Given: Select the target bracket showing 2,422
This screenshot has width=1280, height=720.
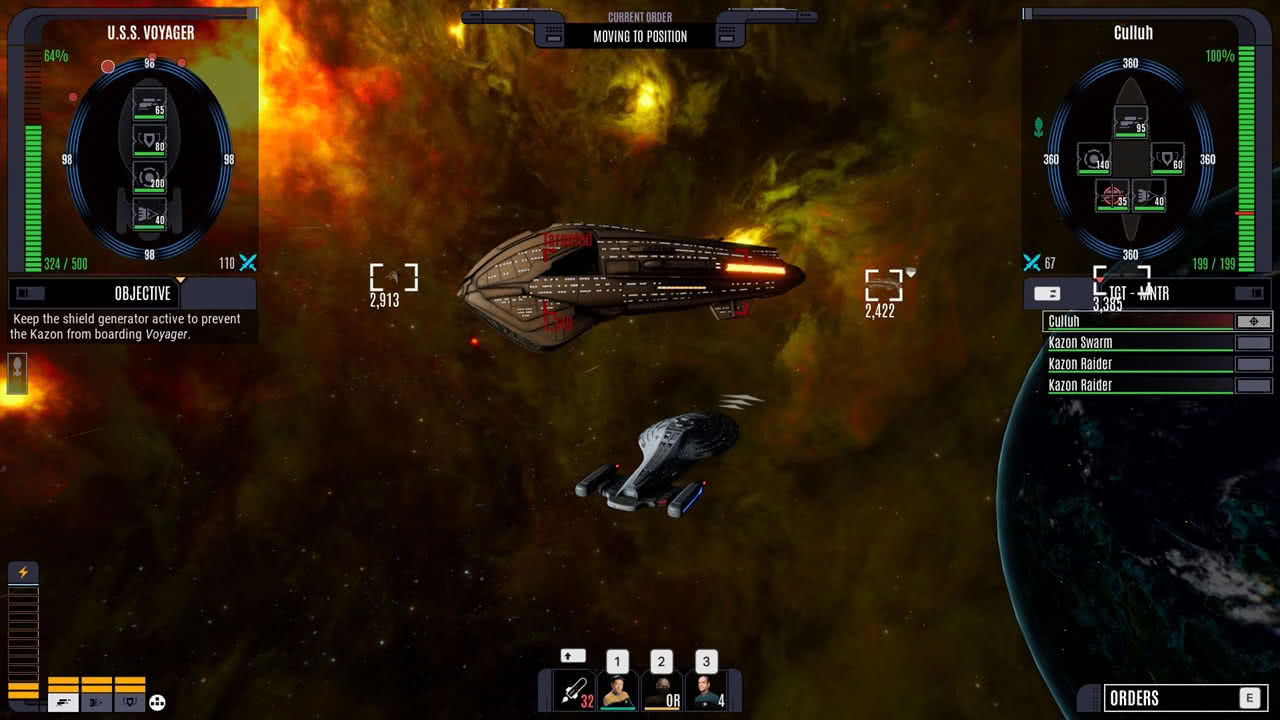Looking at the screenshot, I should (x=884, y=285).
